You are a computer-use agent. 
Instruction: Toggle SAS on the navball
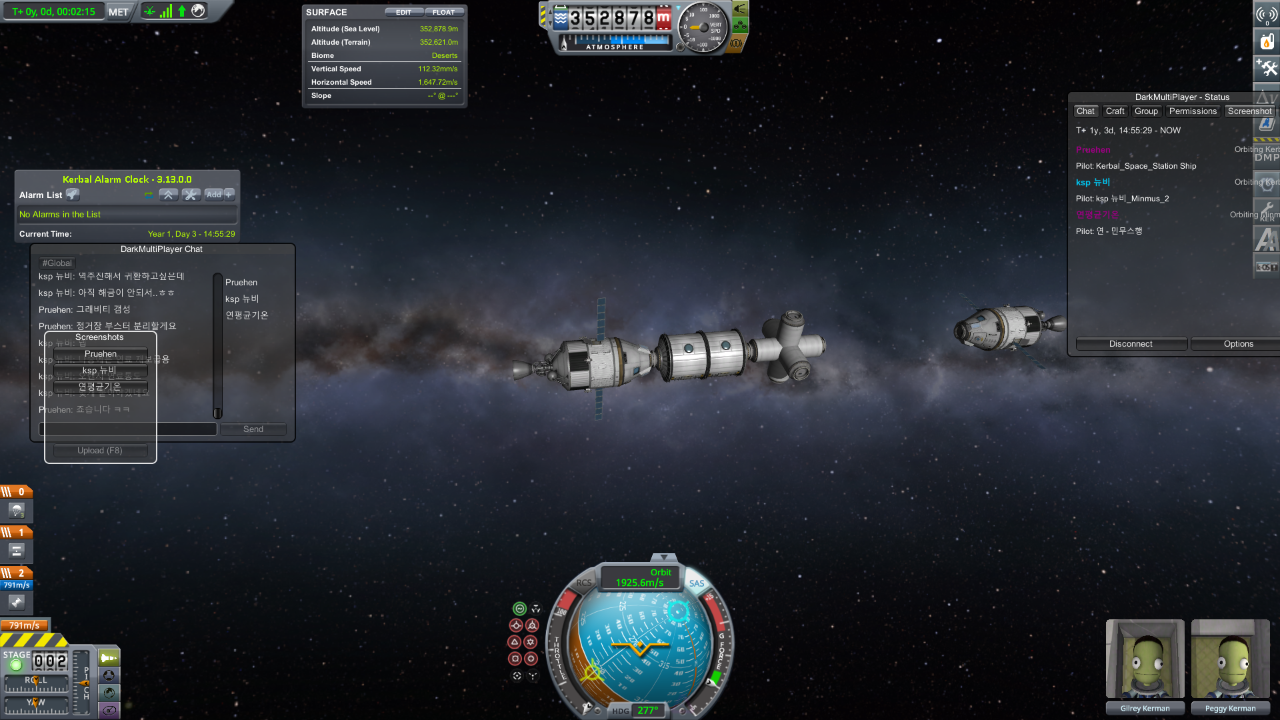tap(697, 583)
